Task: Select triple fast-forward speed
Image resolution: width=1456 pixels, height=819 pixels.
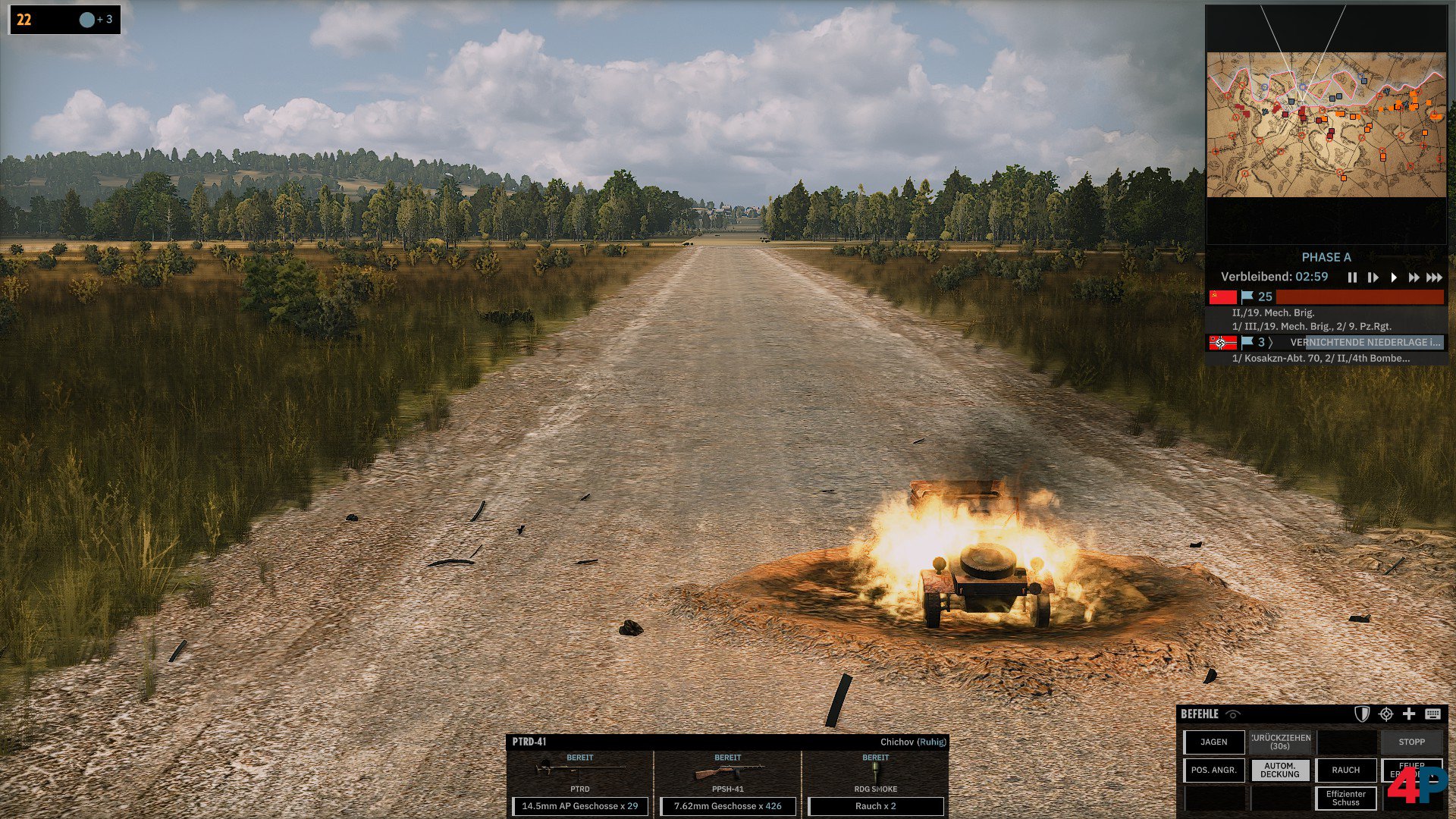Action: (x=1434, y=278)
